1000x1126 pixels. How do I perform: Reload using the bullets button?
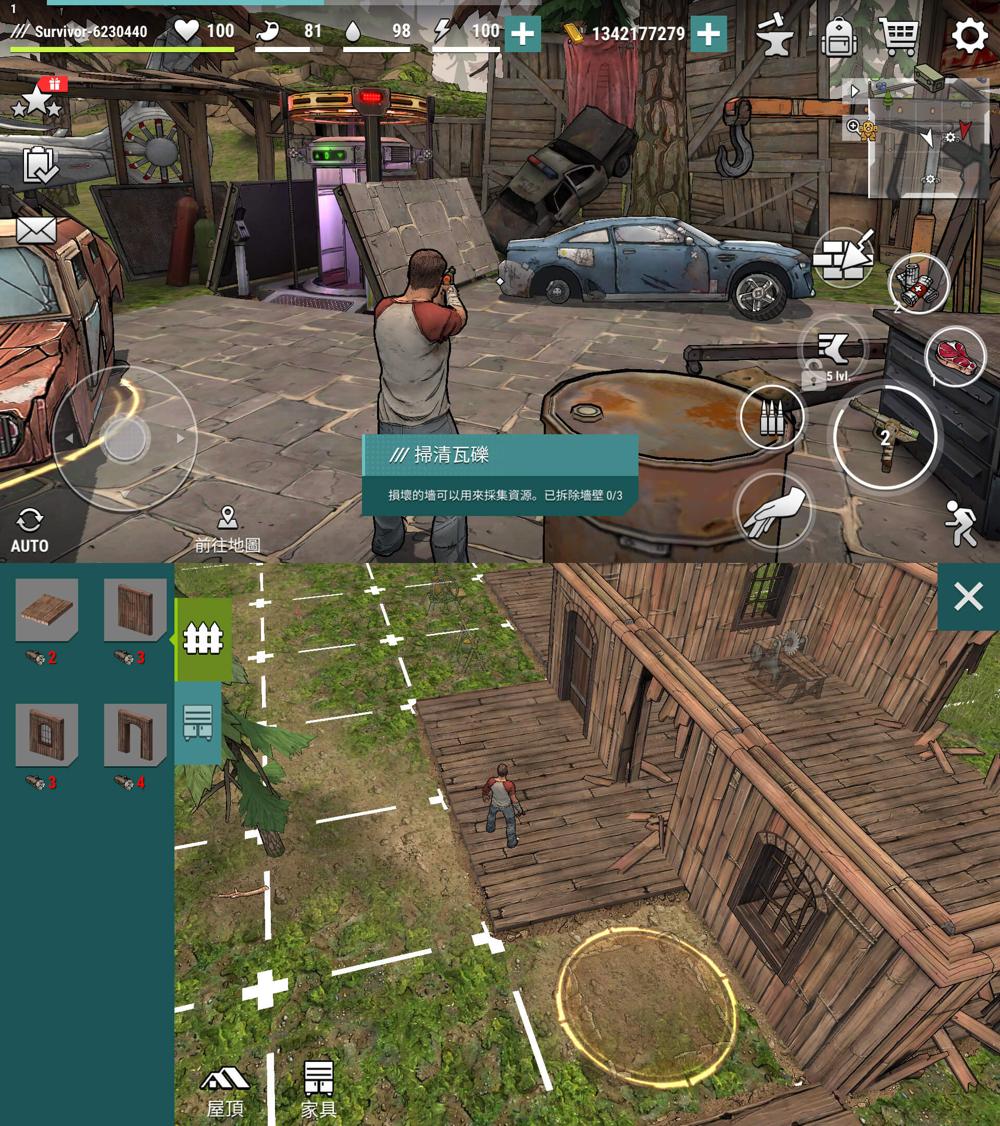[772, 418]
